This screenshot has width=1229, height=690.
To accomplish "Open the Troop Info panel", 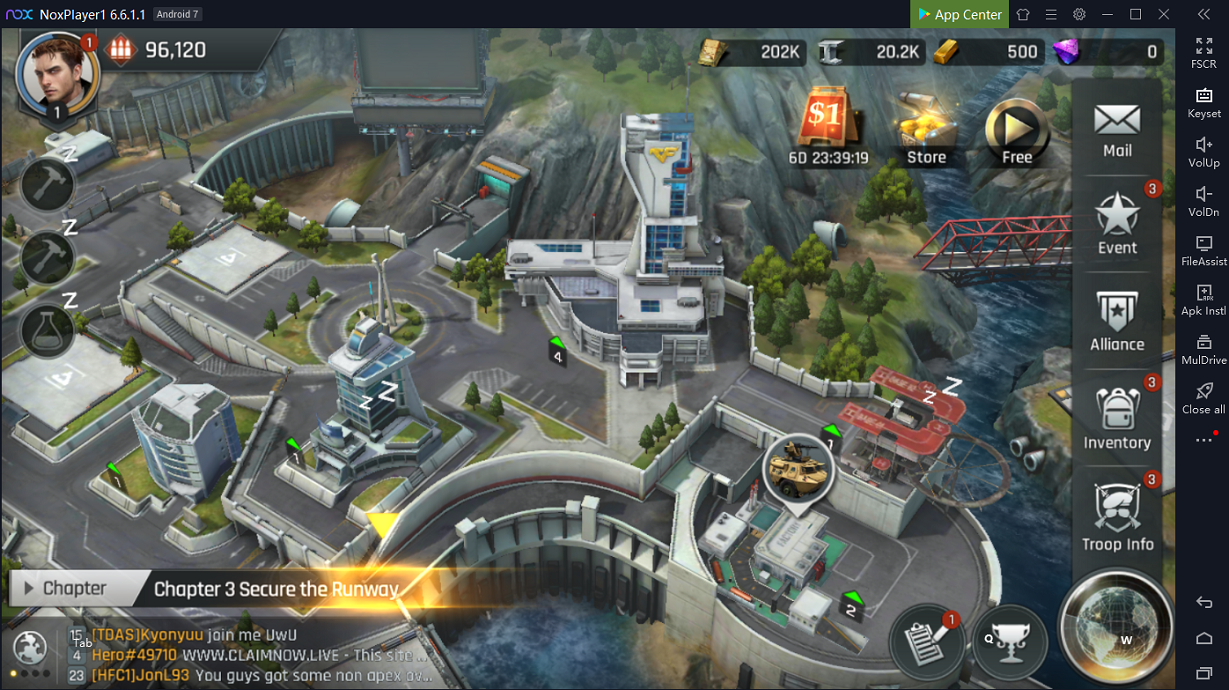I will pyautogui.click(x=1117, y=518).
